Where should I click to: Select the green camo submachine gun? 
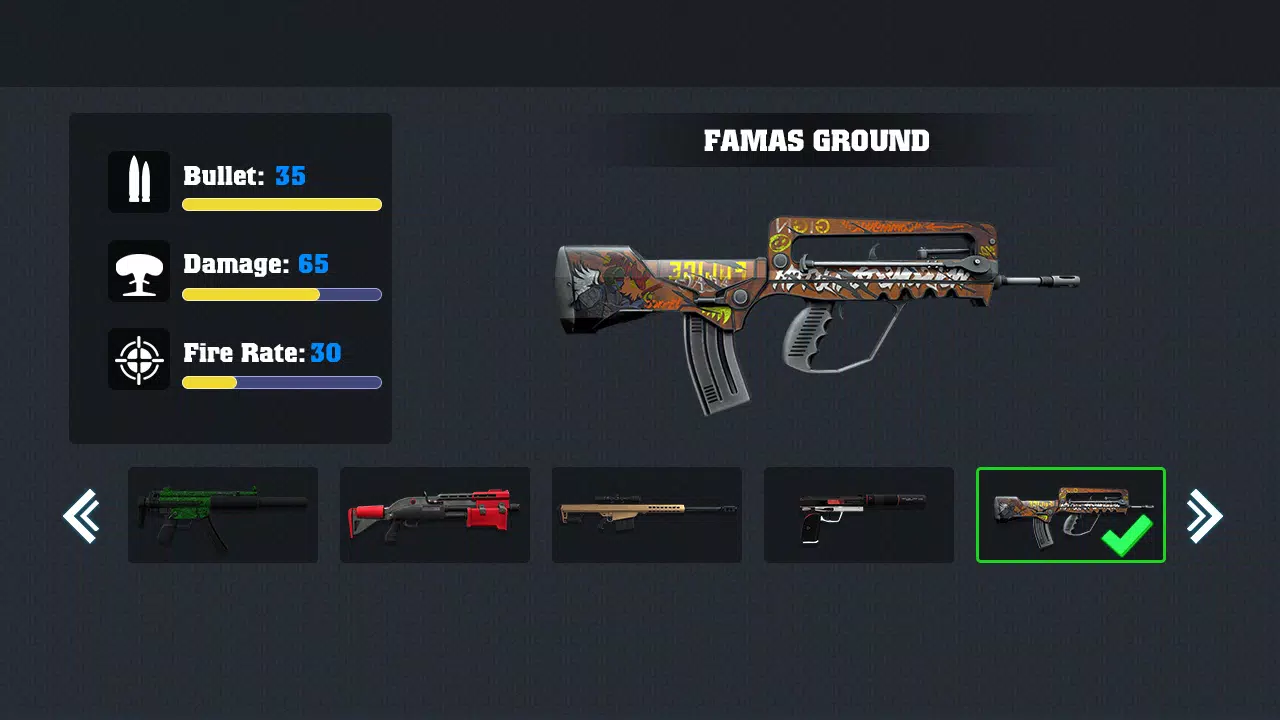tap(223, 515)
